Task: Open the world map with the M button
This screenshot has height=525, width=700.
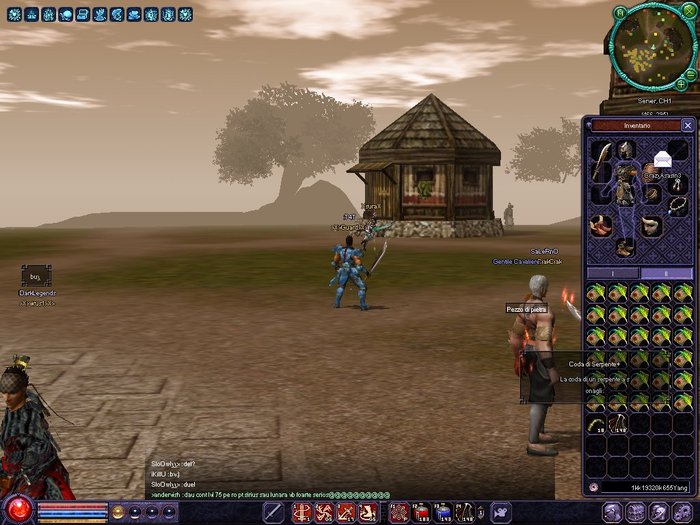Action: 620,11
